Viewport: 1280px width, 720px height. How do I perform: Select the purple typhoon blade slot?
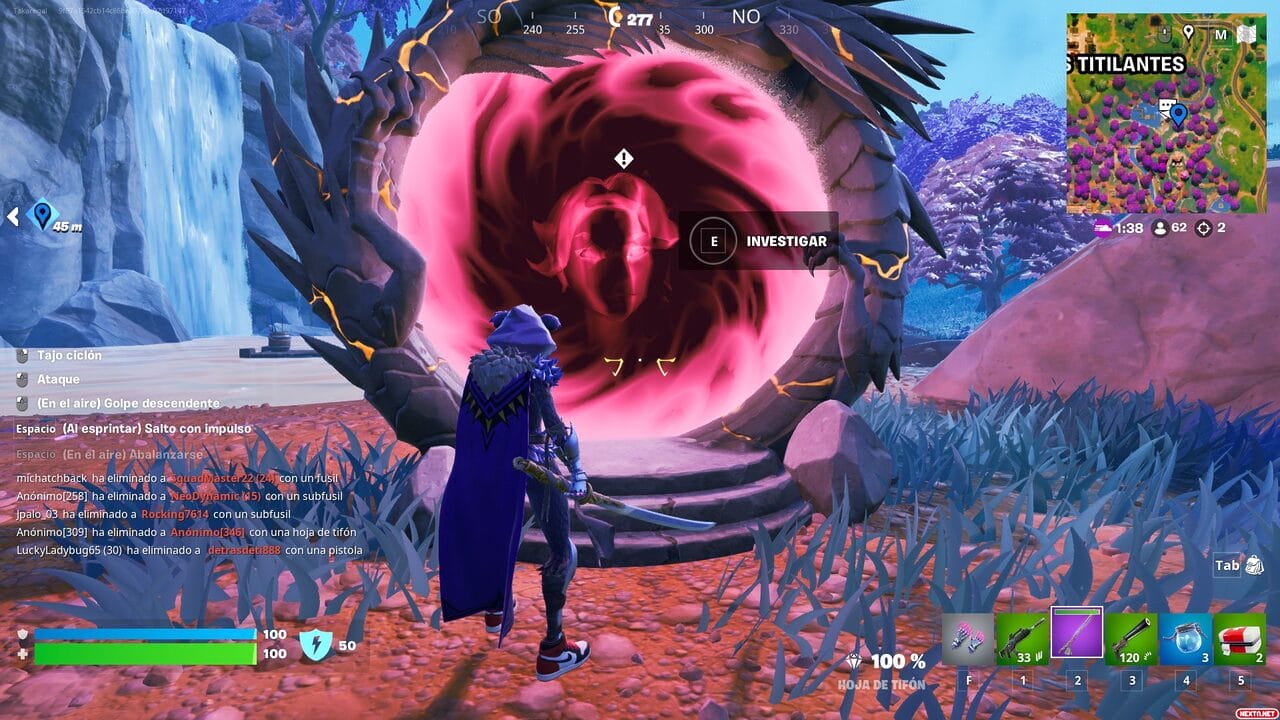1076,633
